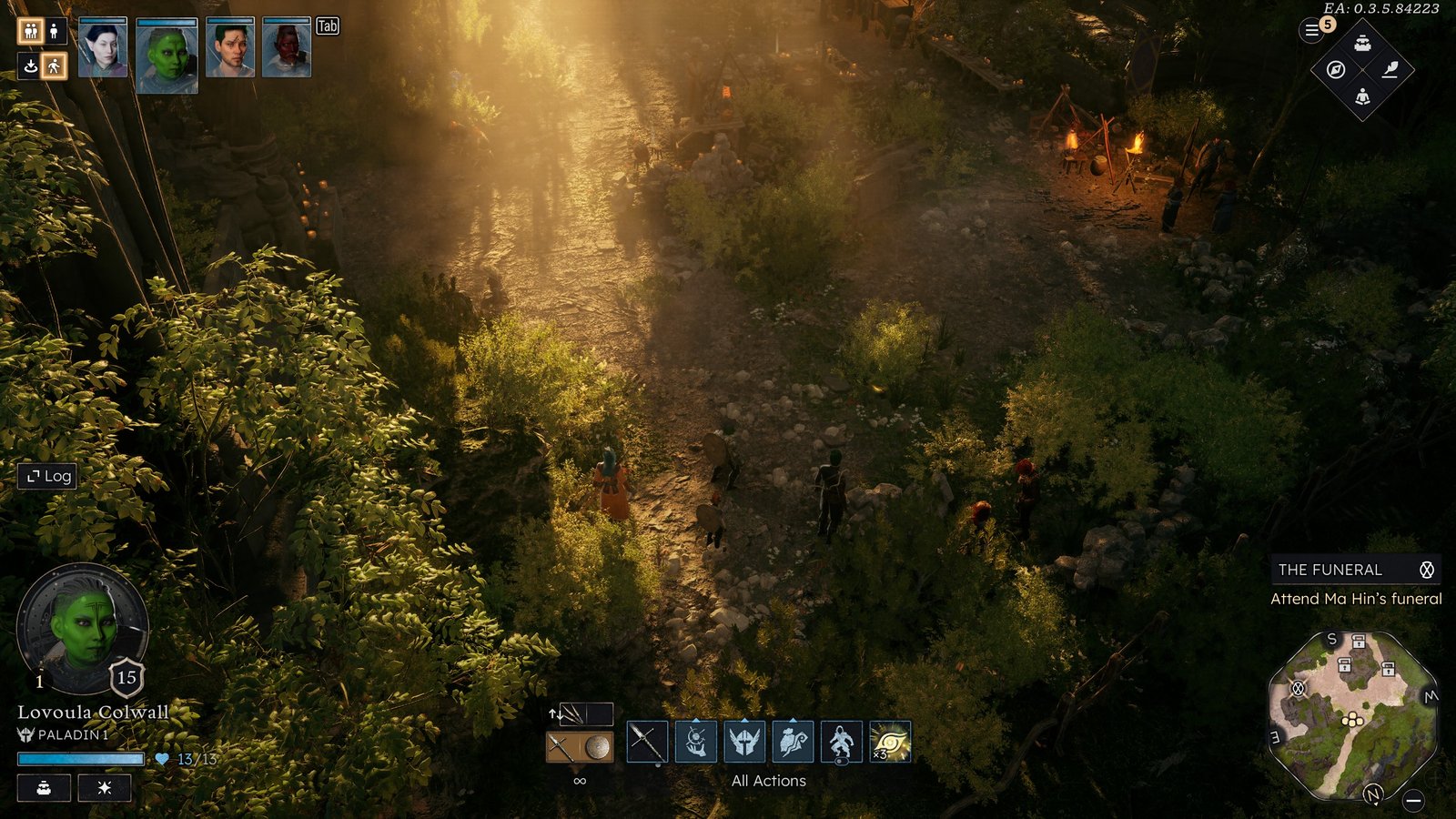Select the spear and shield weapon set

click(580, 747)
